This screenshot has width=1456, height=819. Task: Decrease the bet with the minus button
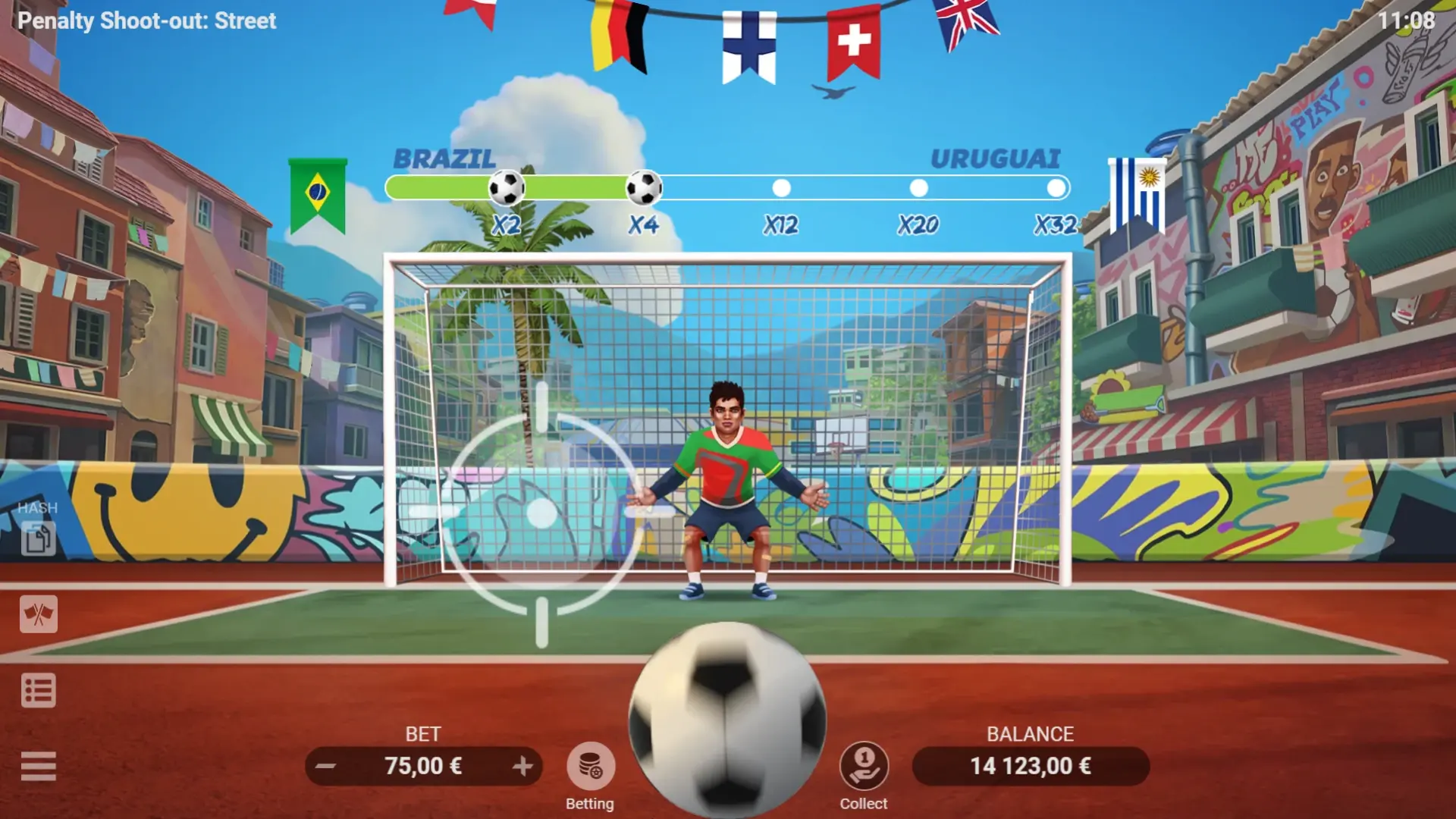[x=326, y=766]
